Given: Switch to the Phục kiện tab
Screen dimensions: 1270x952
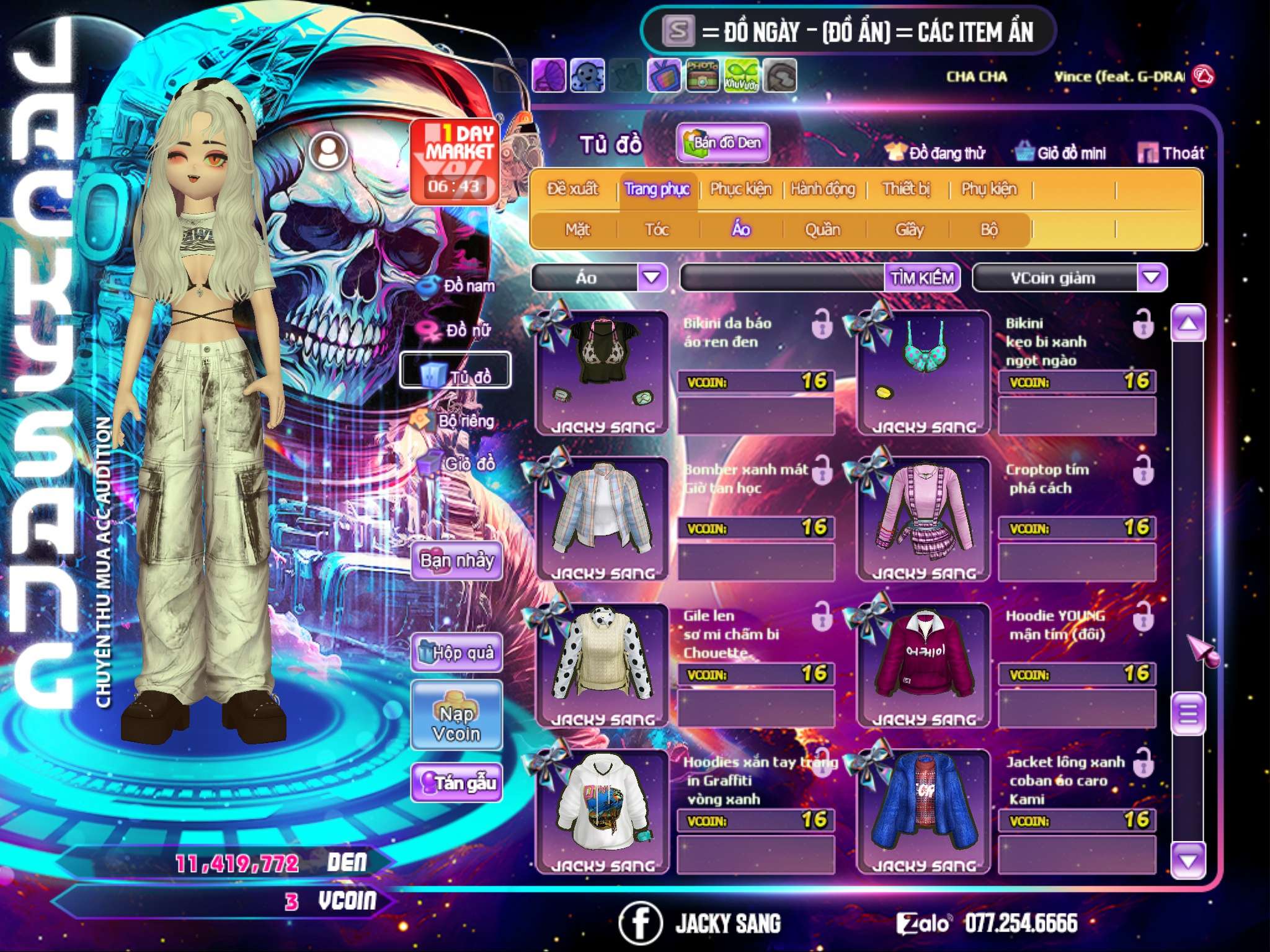Looking at the screenshot, I should [x=740, y=189].
